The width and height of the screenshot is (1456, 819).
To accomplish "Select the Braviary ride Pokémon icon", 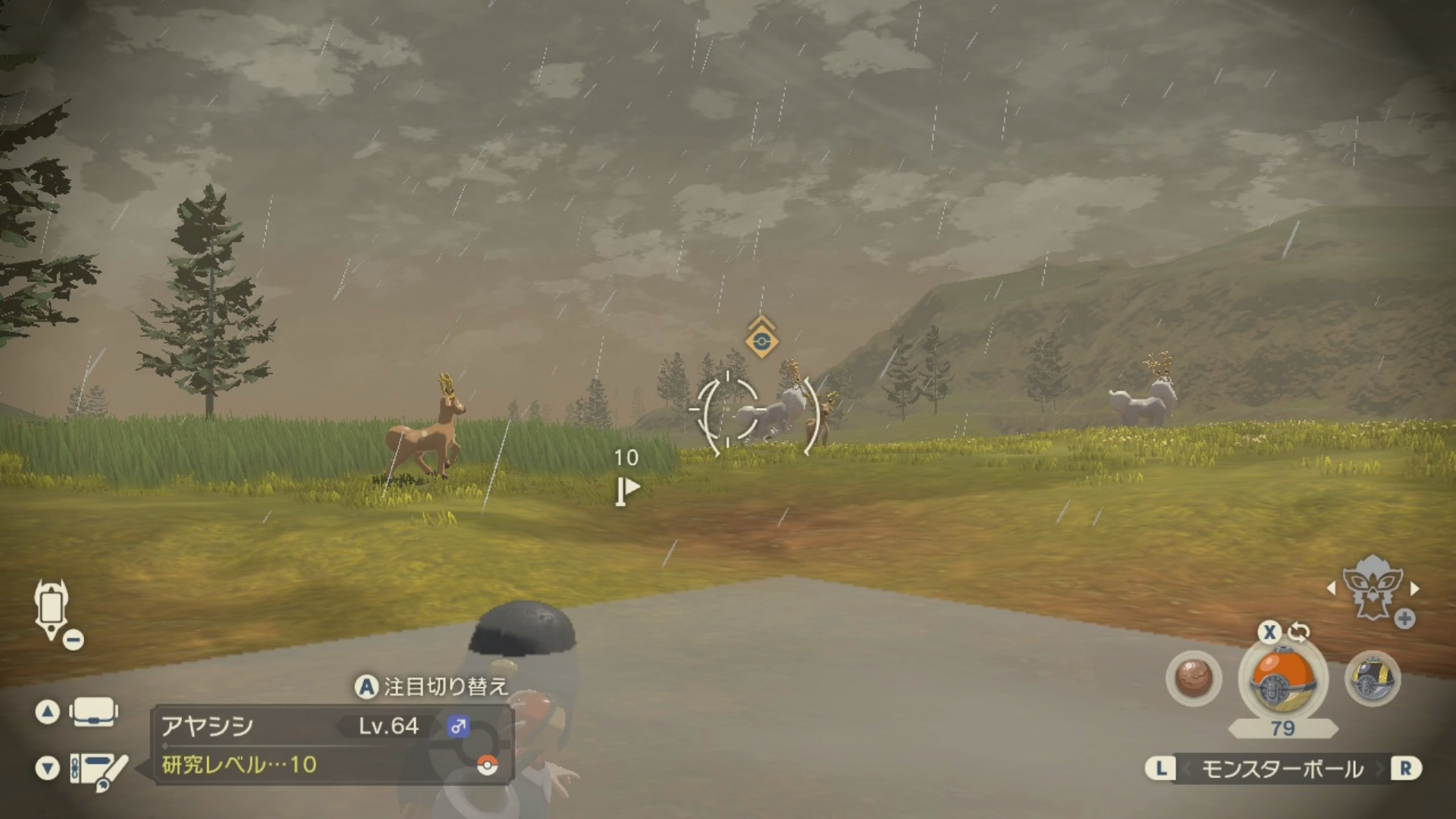I will point(1371,588).
